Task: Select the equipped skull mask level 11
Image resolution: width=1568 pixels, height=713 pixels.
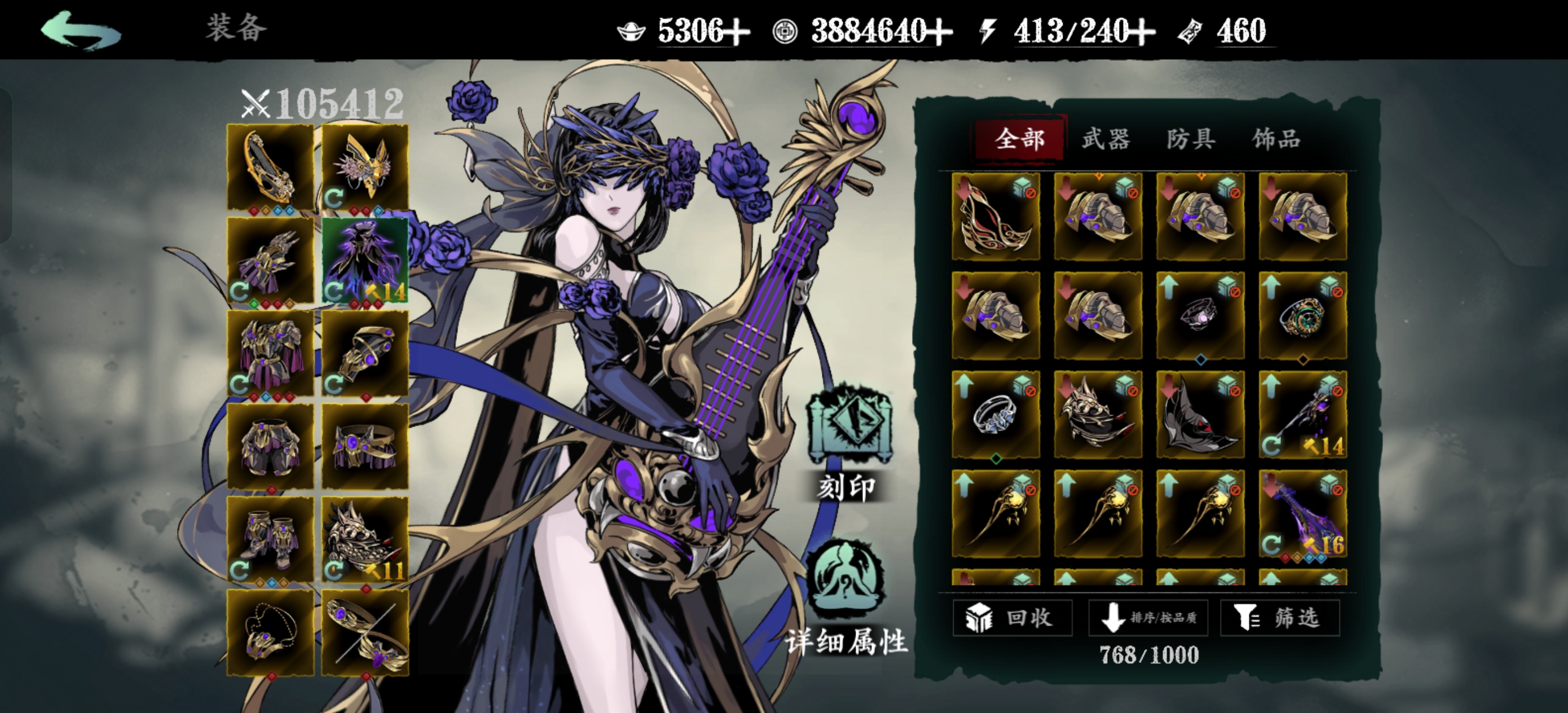Action: point(364,539)
